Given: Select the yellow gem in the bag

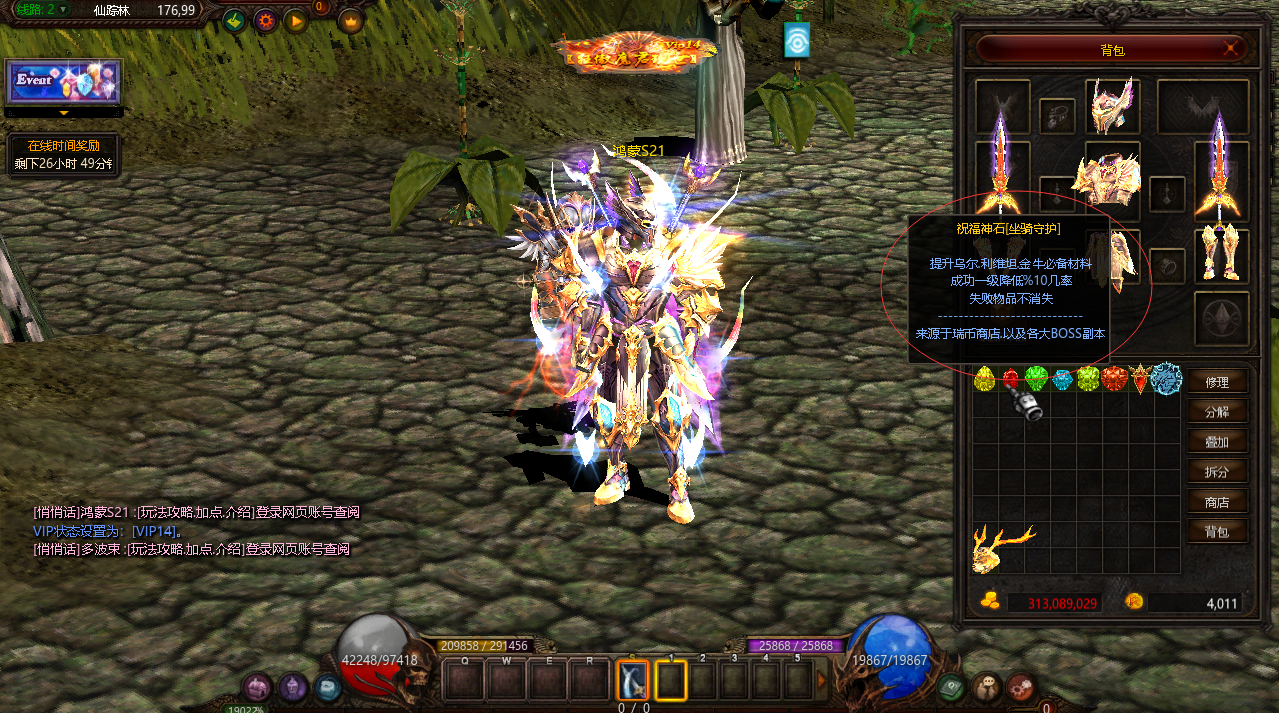Looking at the screenshot, I should click(985, 379).
